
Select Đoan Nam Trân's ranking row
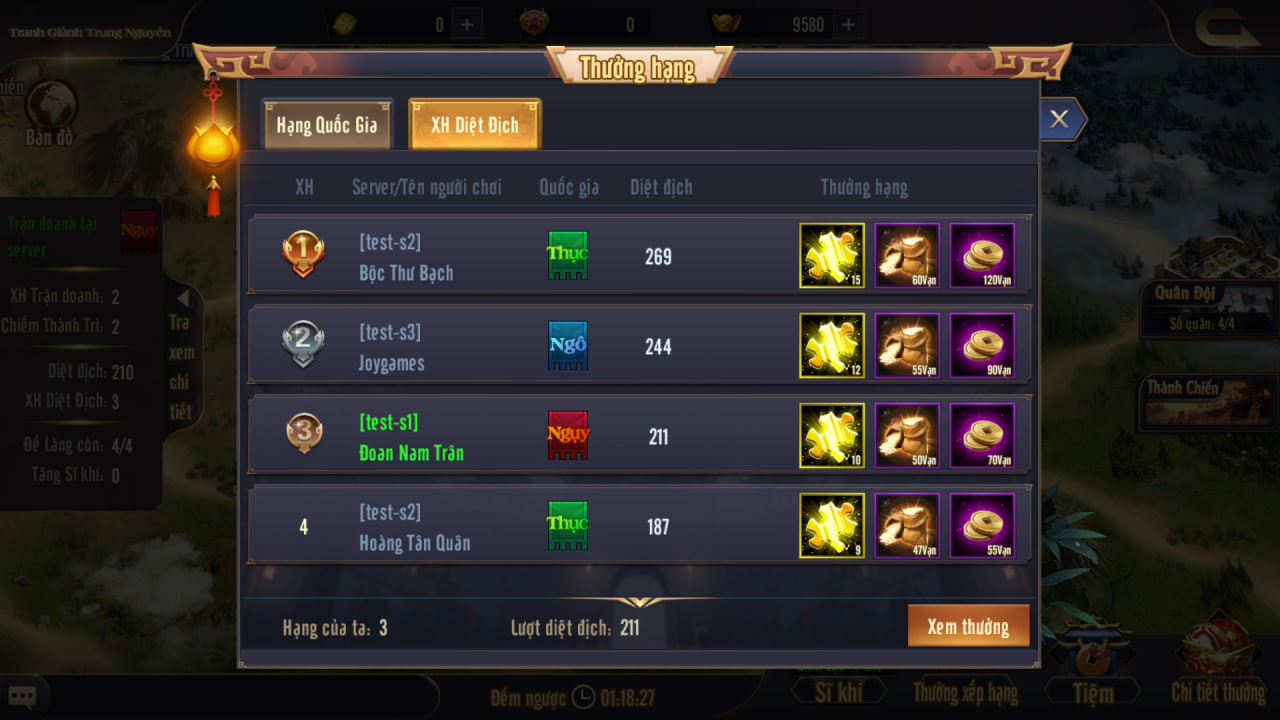click(411, 437)
